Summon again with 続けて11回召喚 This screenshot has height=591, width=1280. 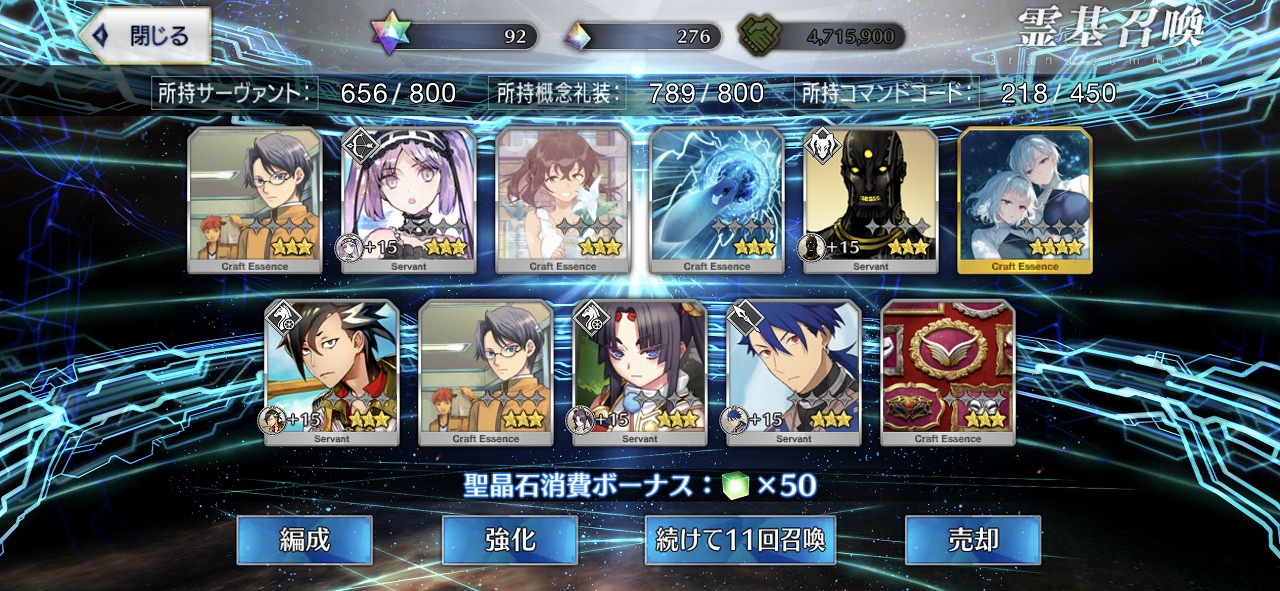[740, 540]
